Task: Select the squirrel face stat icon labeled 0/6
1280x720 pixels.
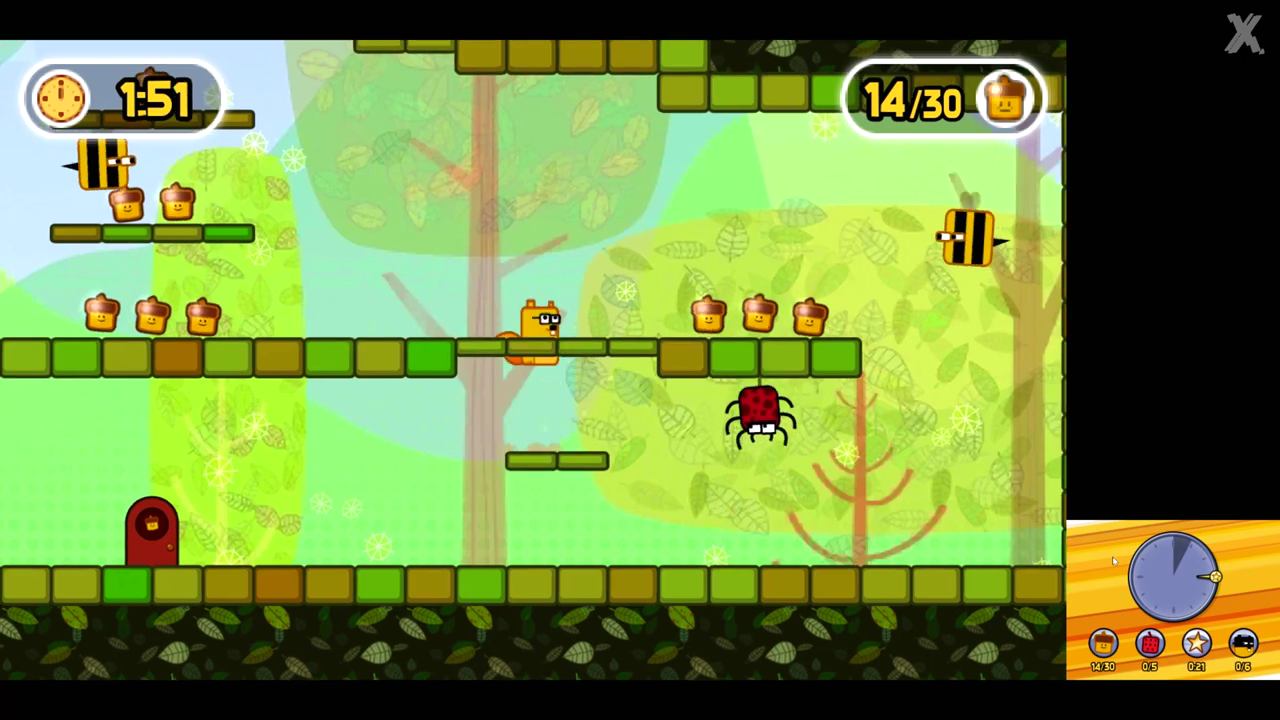Action: point(1242,642)
